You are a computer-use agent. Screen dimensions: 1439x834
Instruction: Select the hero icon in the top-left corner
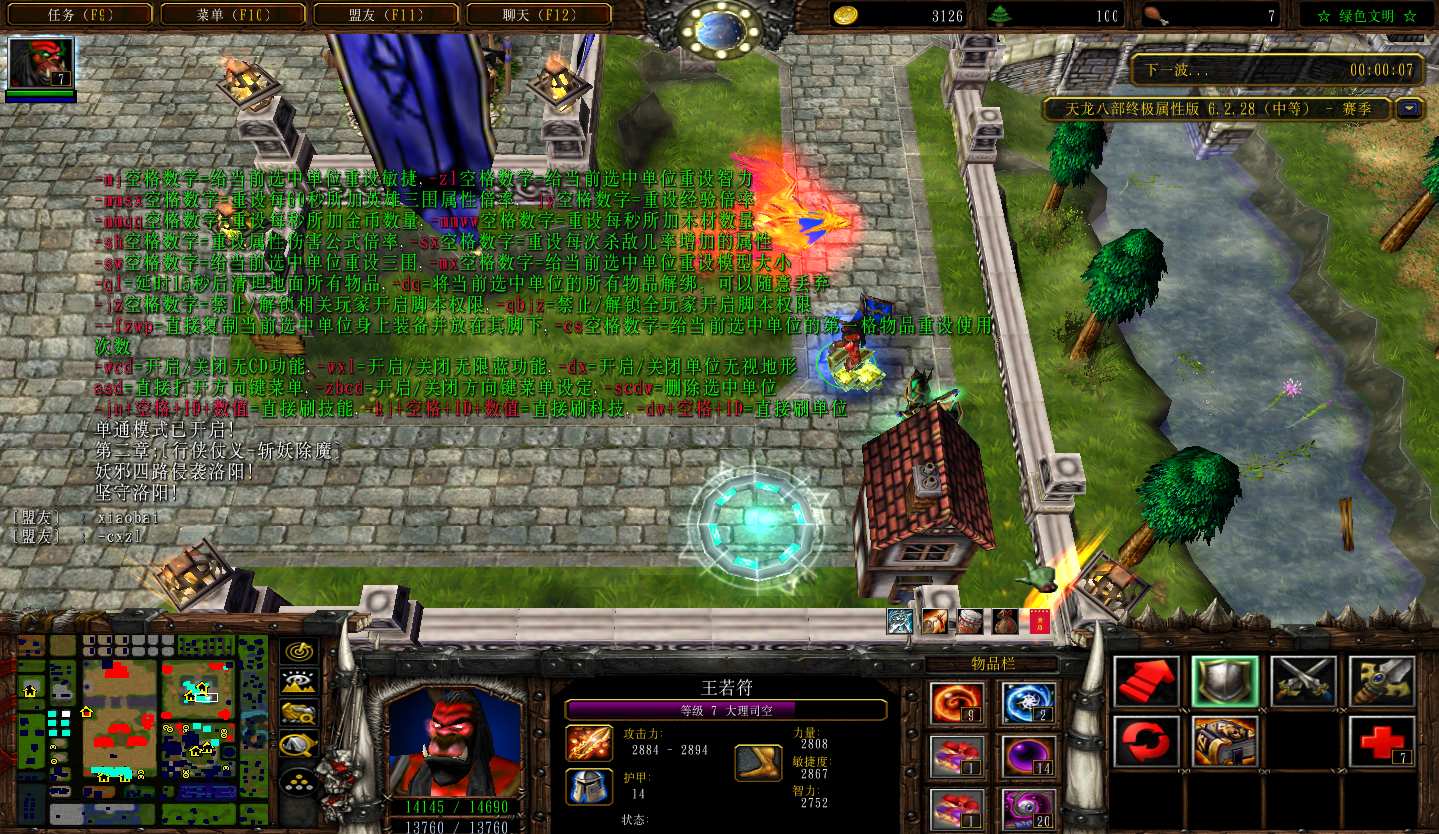tap(41, 63)
